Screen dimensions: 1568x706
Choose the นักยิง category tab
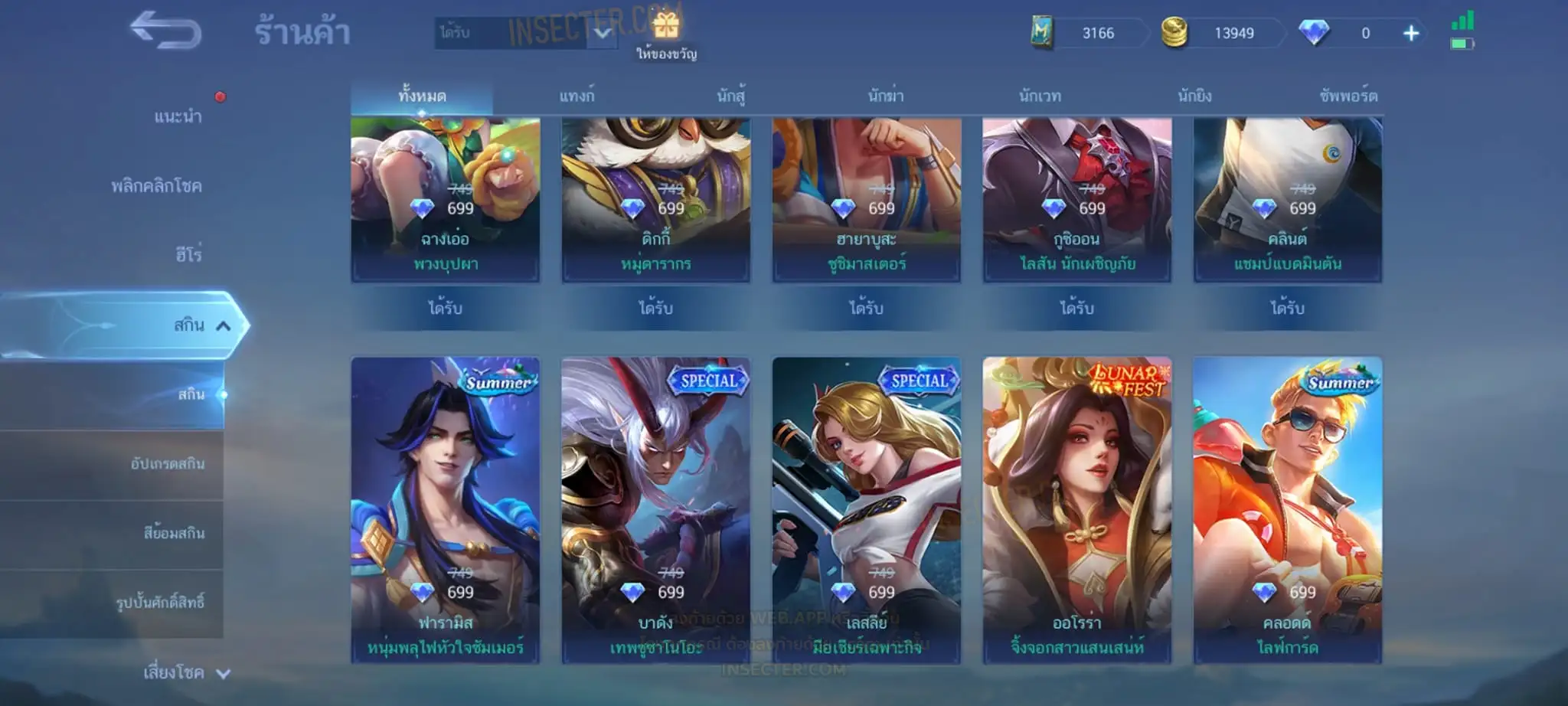[1194, 96]
